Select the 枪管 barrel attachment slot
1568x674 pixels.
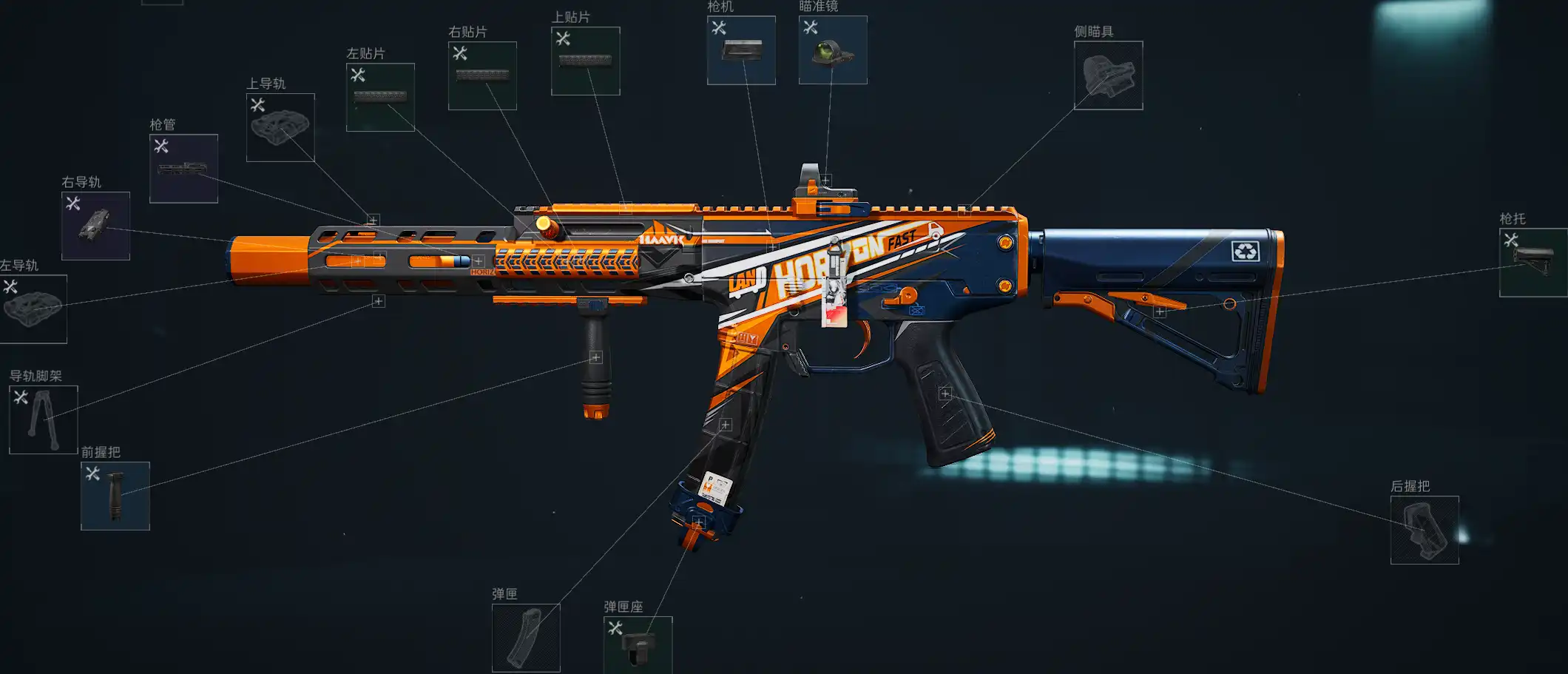point(183,168)
